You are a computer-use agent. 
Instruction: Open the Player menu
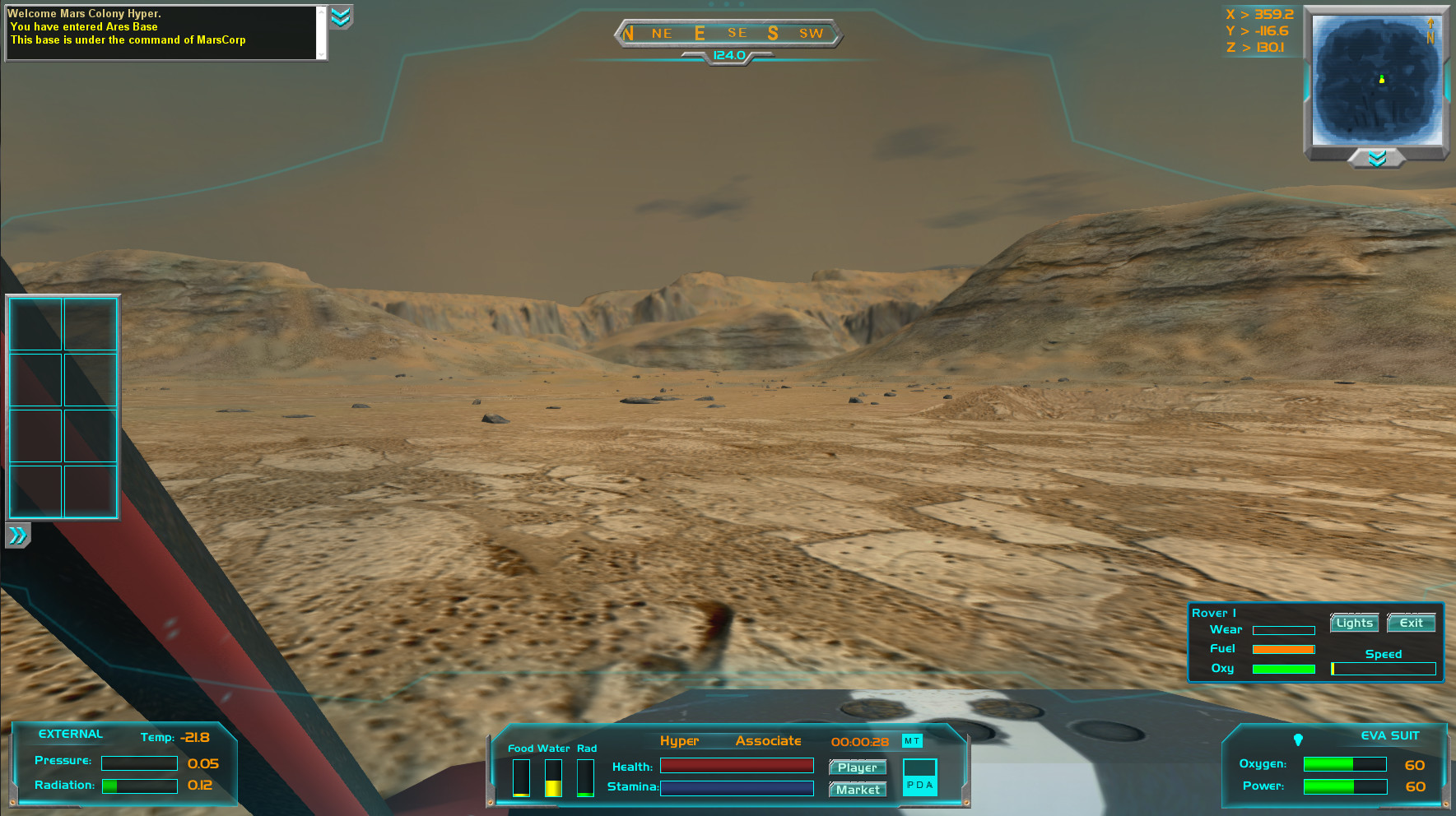coord(857,767)
